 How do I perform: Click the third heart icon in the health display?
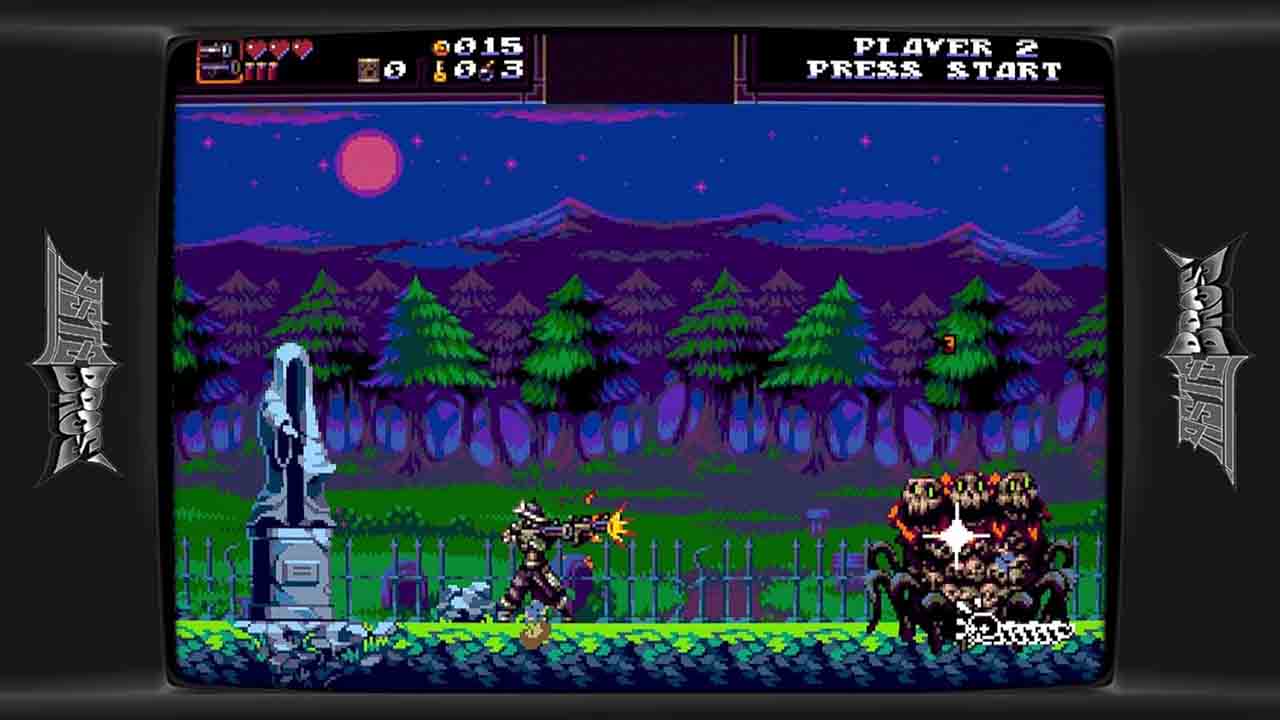click(x=302, y=48)
